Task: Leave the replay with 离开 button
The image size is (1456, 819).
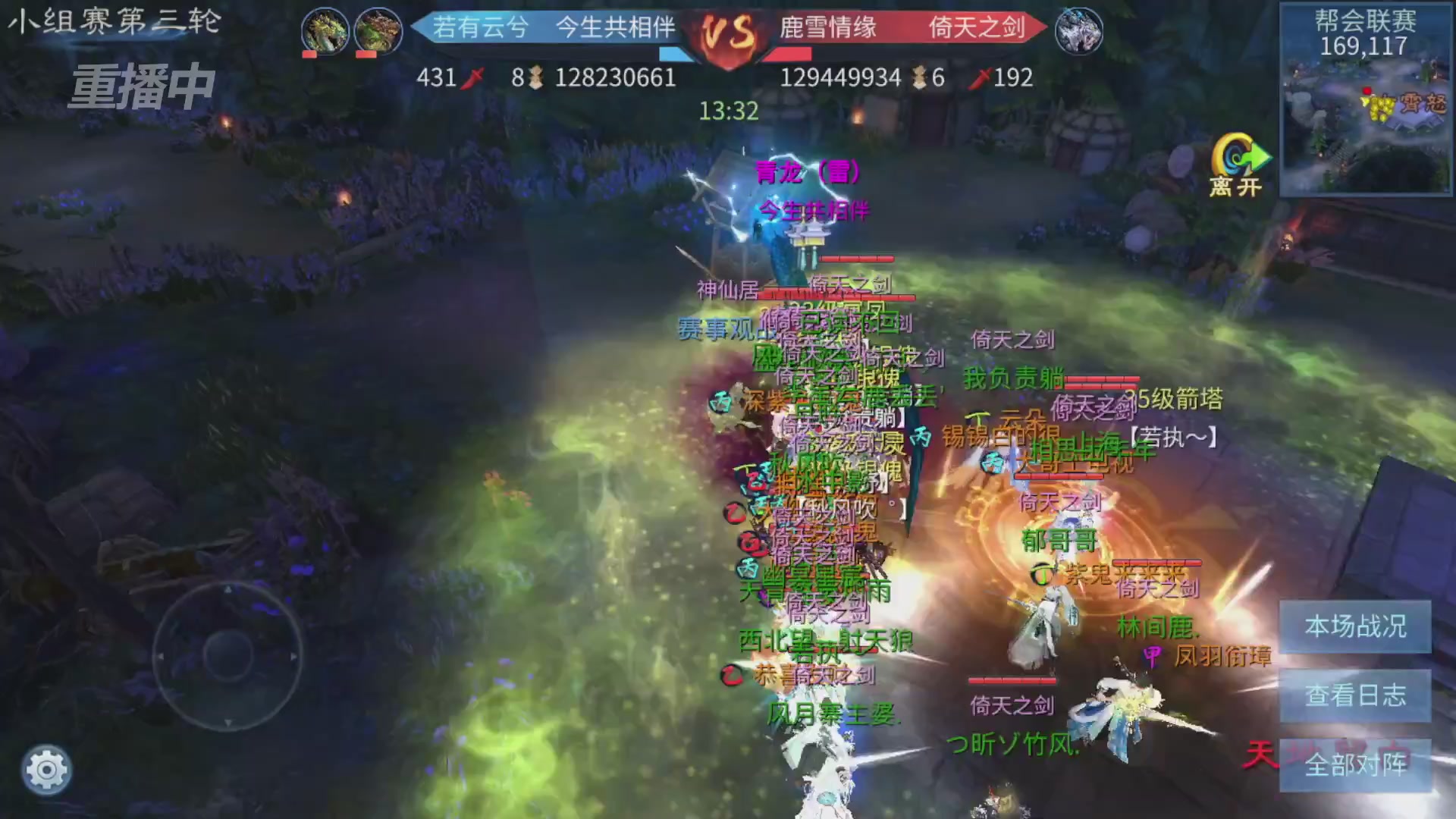Action: click(x=1238, y=165)
